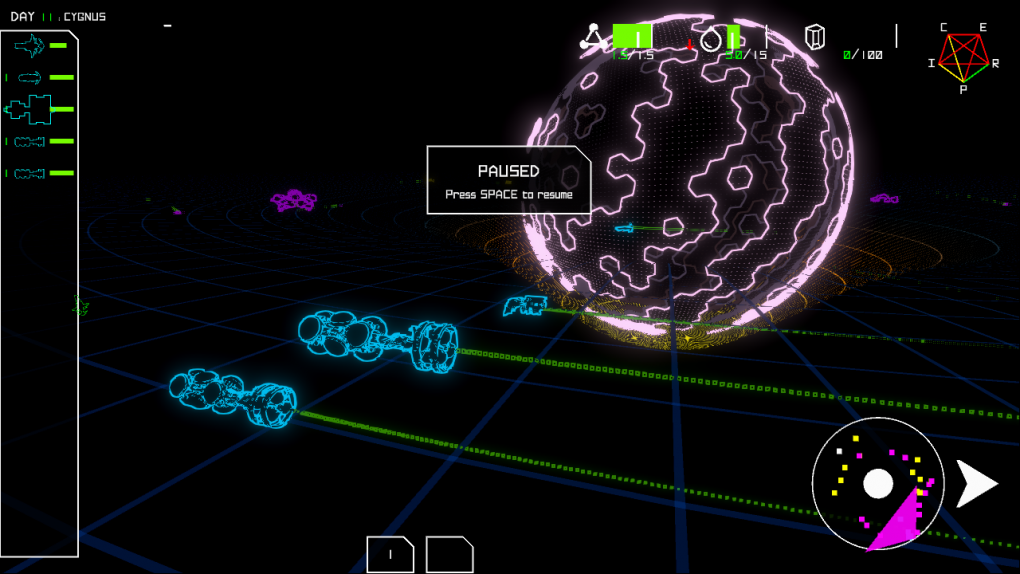This screenshot has height=574, width=1020.
Task: Open the circular radar minimap
Action: [878, 483]
